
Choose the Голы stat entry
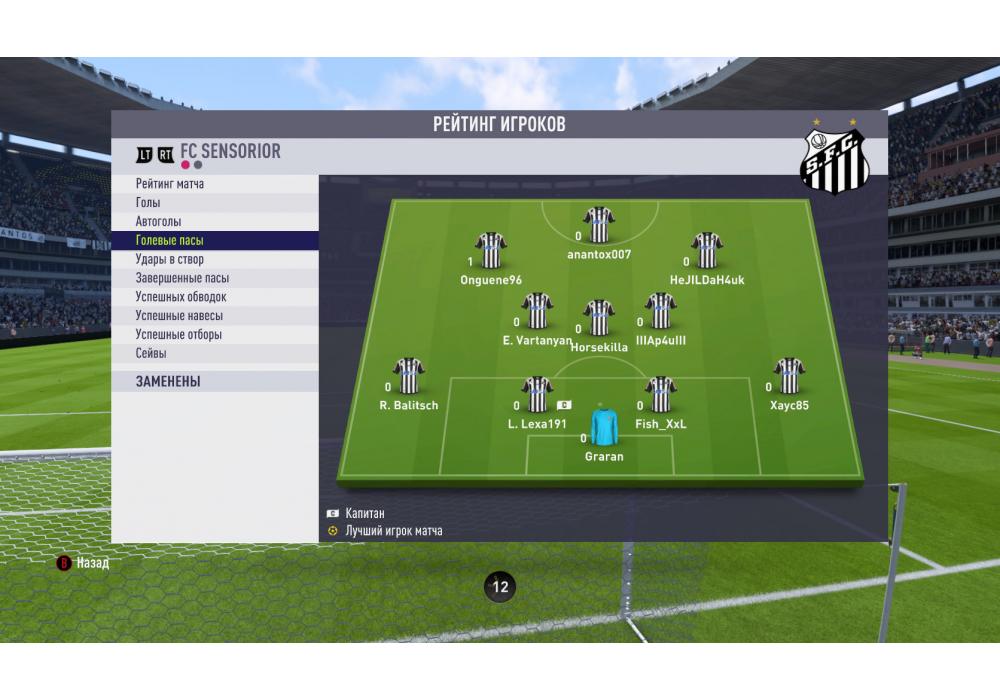(x=148, y=203)
